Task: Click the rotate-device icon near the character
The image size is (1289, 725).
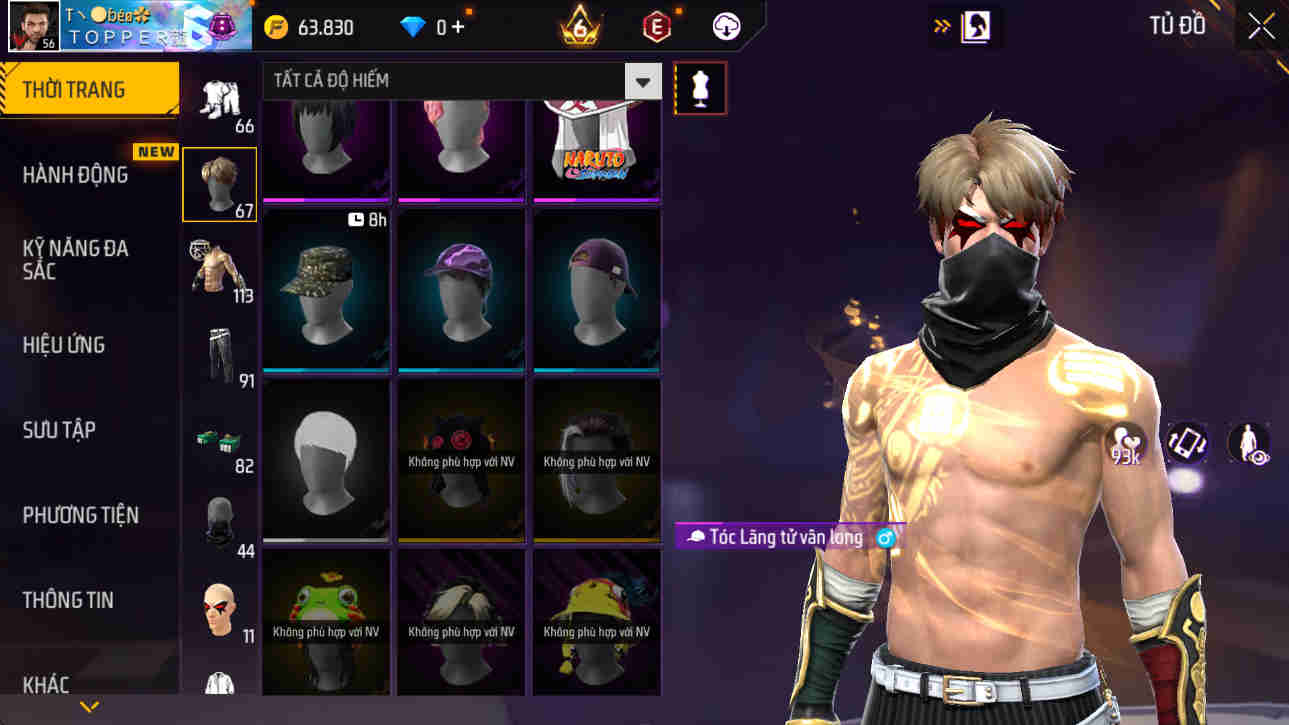Action: pyautogui.click(x=1185, y=443)
